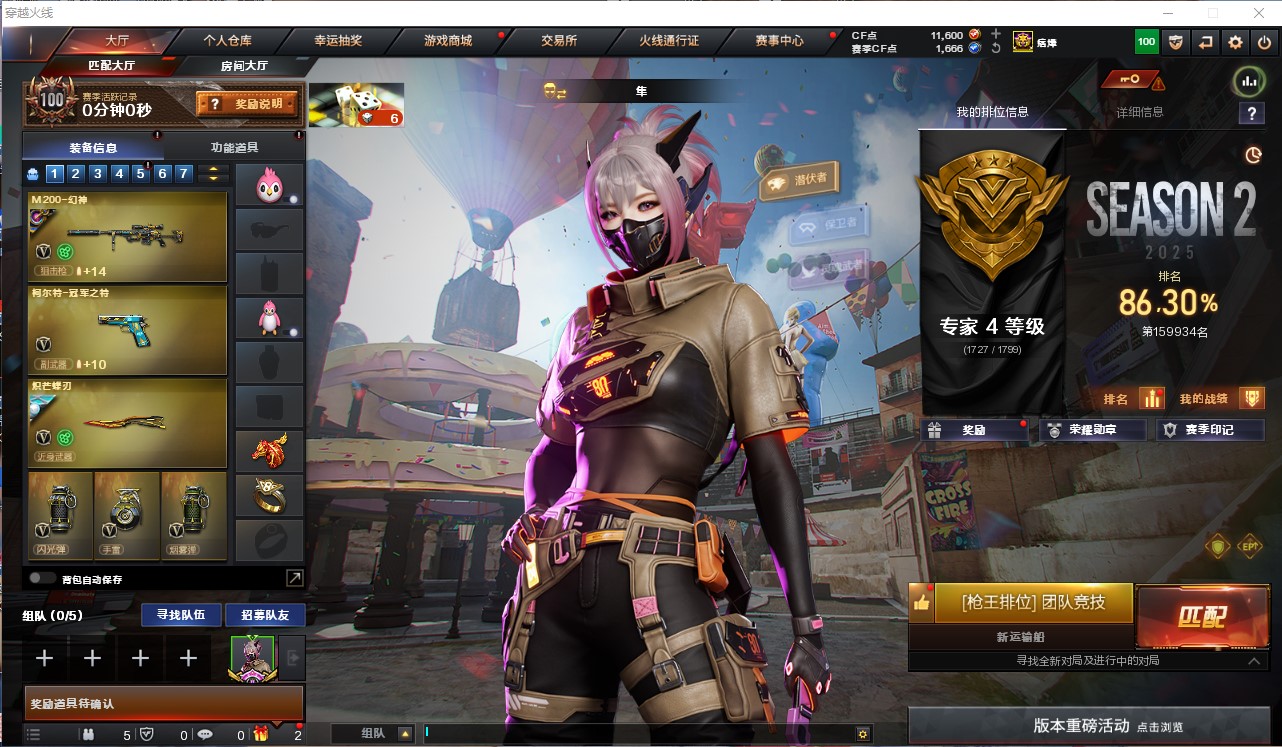Screen dimensions: 1282x747
Task: View 荣耀勋章 honor medals
Action: click(x=1082, y=430)
